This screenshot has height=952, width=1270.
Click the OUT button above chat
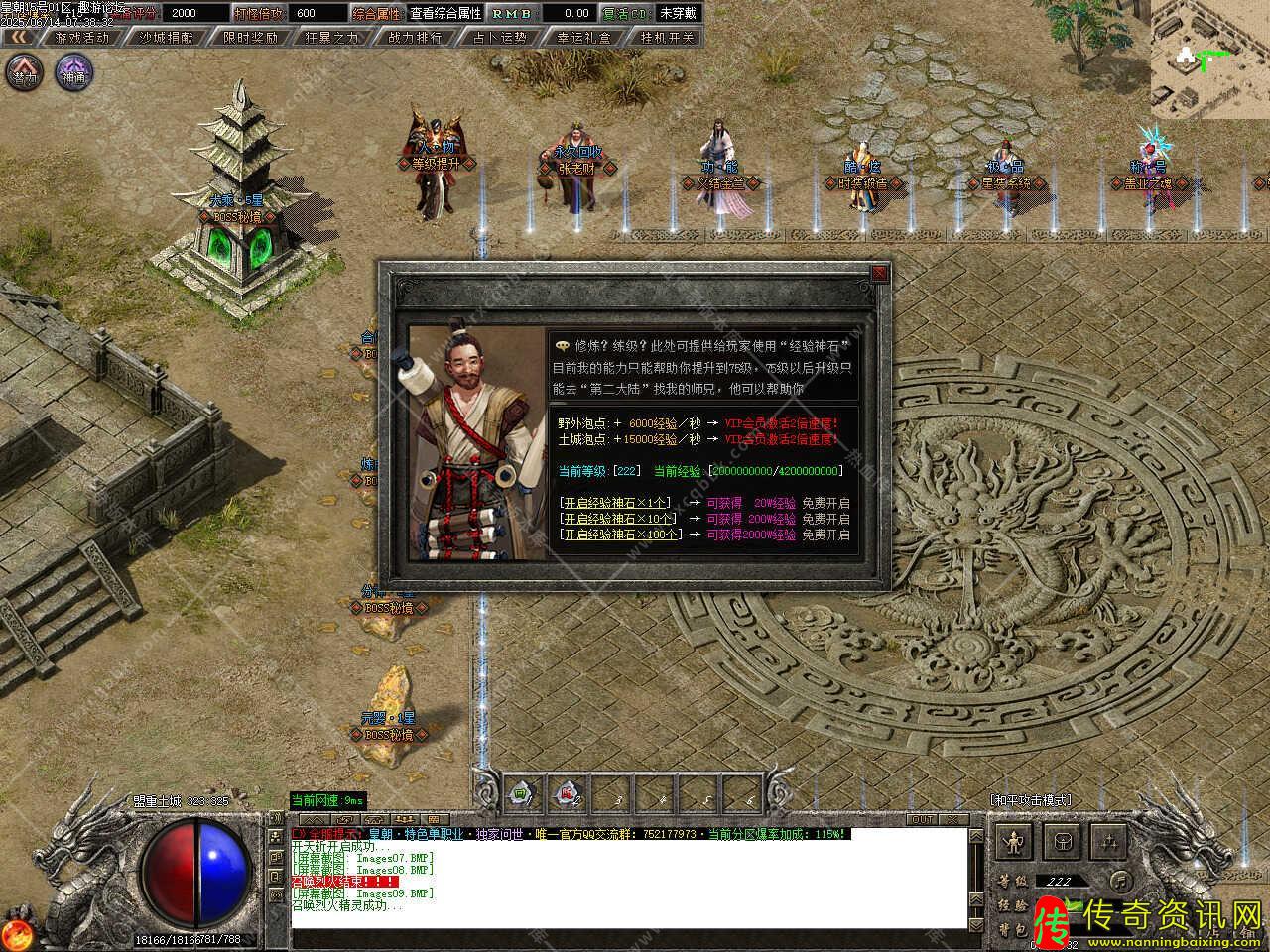pos(922,819)
